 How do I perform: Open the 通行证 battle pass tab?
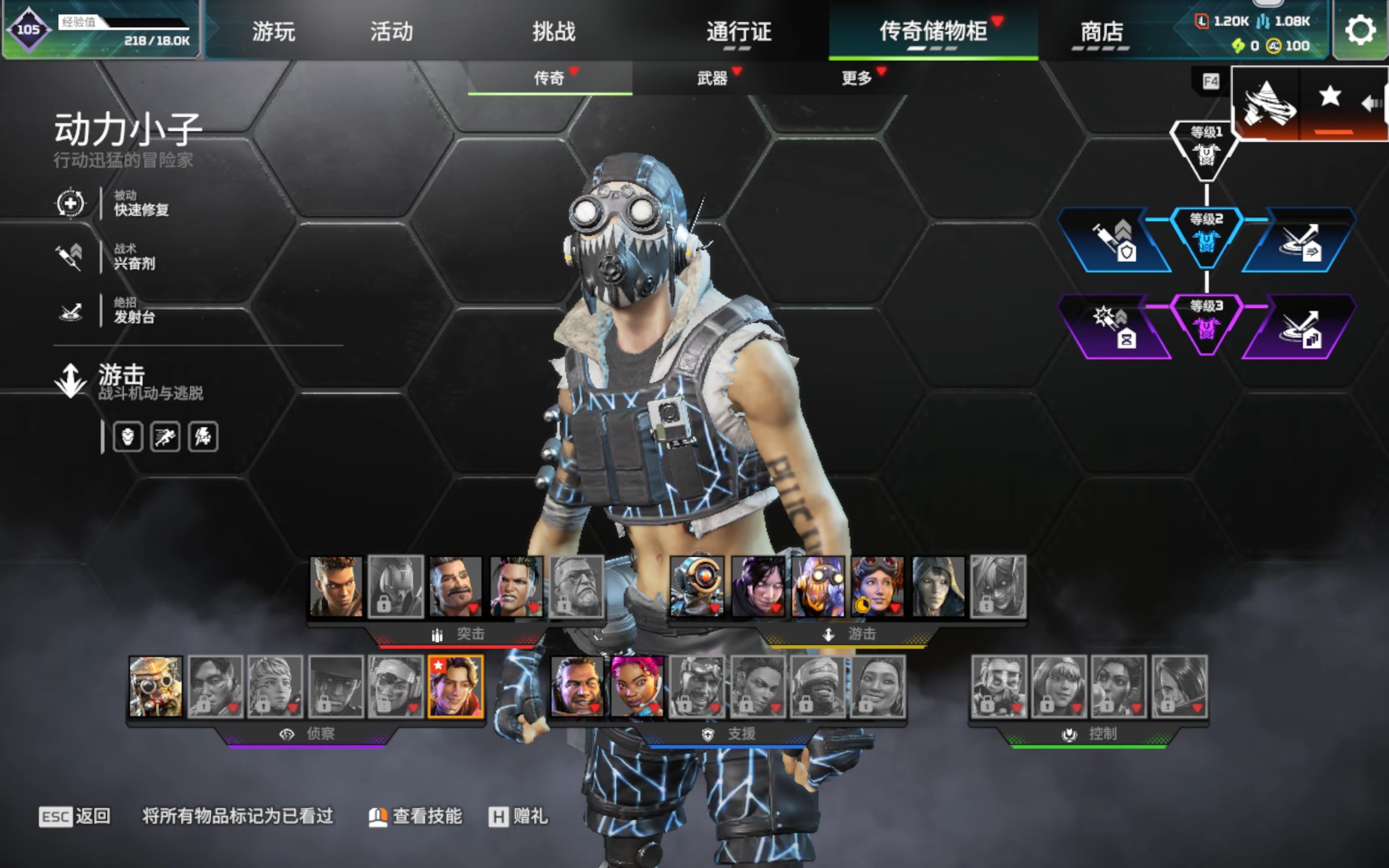point(738,31)
